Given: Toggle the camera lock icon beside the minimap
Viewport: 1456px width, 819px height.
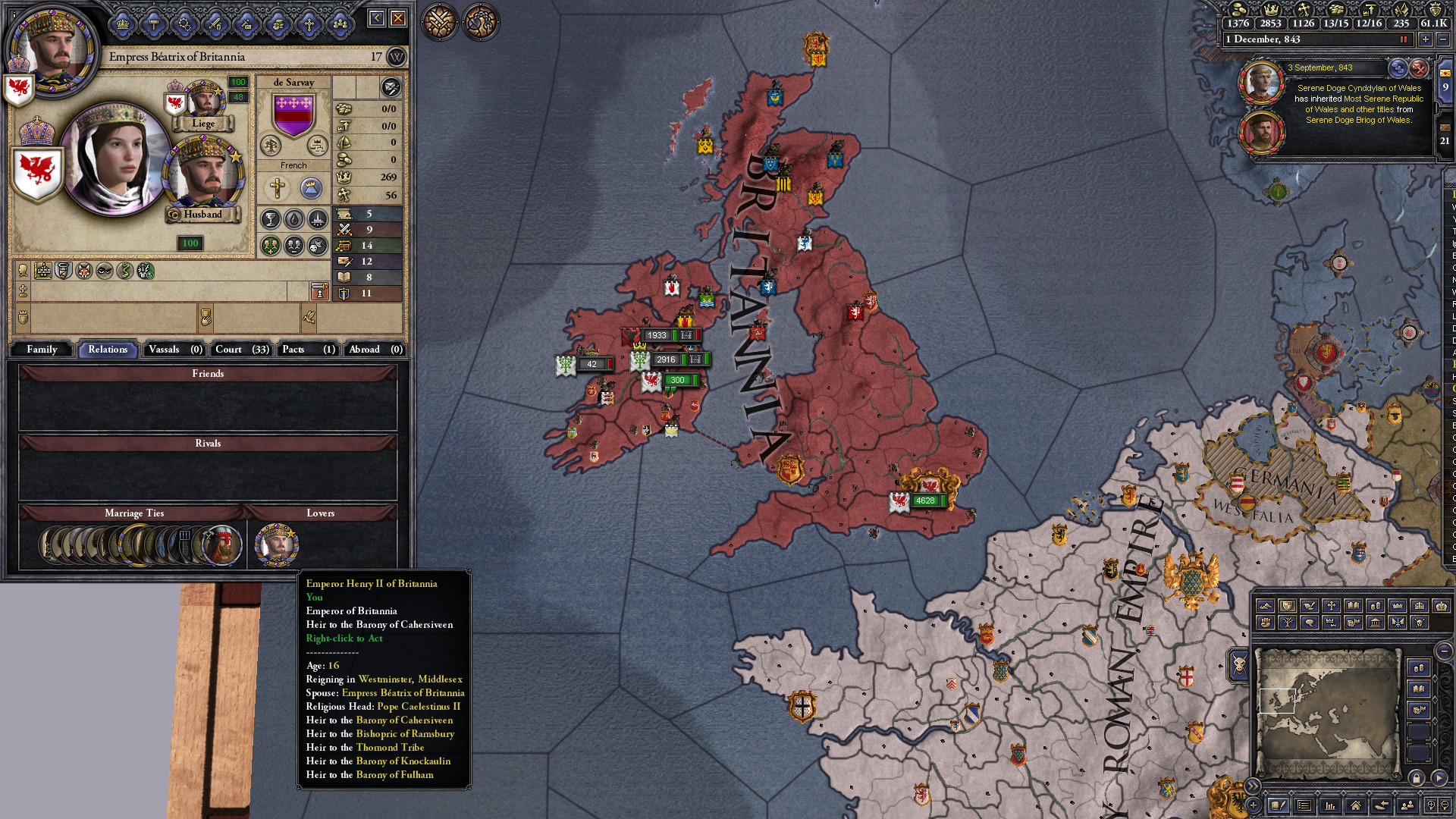Looking at the screenshot, I should [1416, 777].
